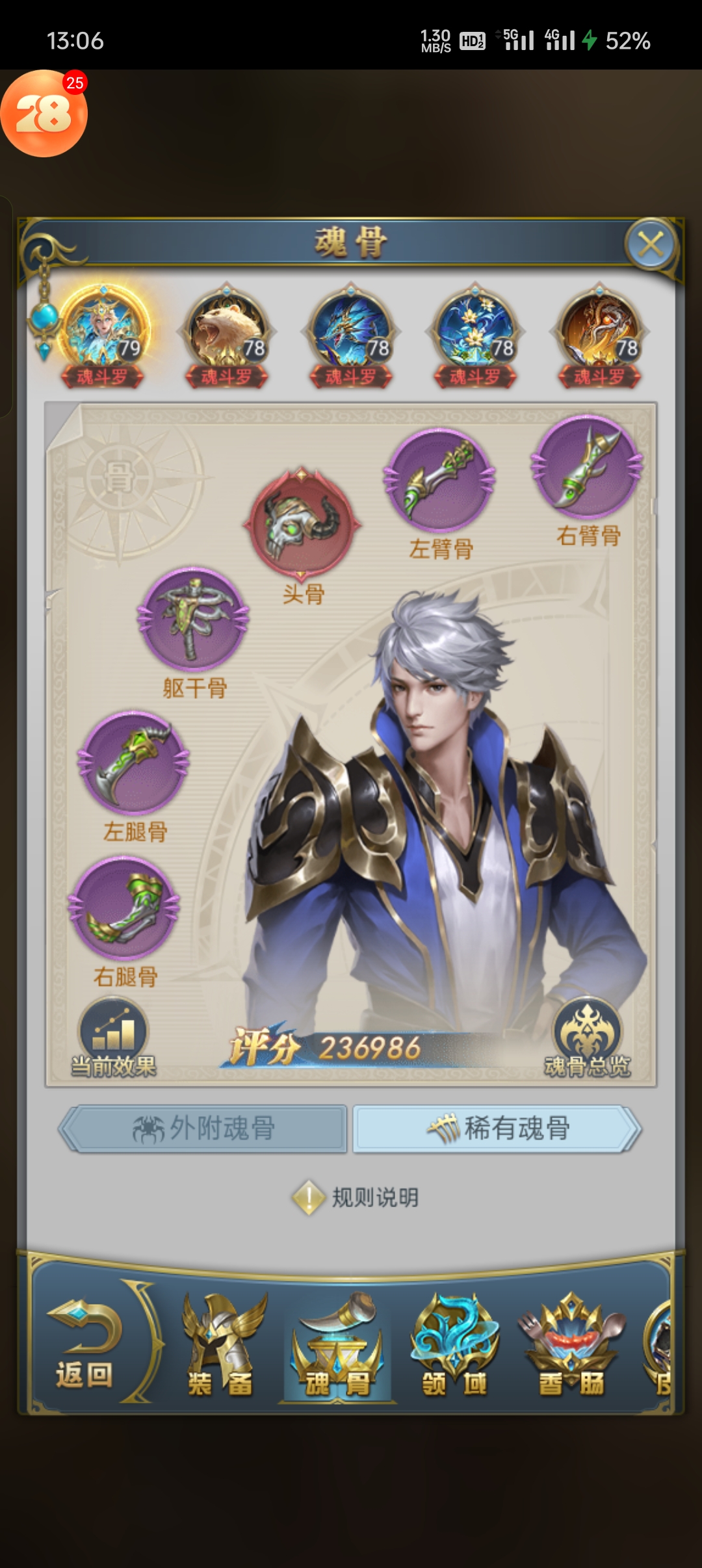This screenshot has width=702, height=1568.
Task: Go back with the 返回 button
Action: (84, 1346)
